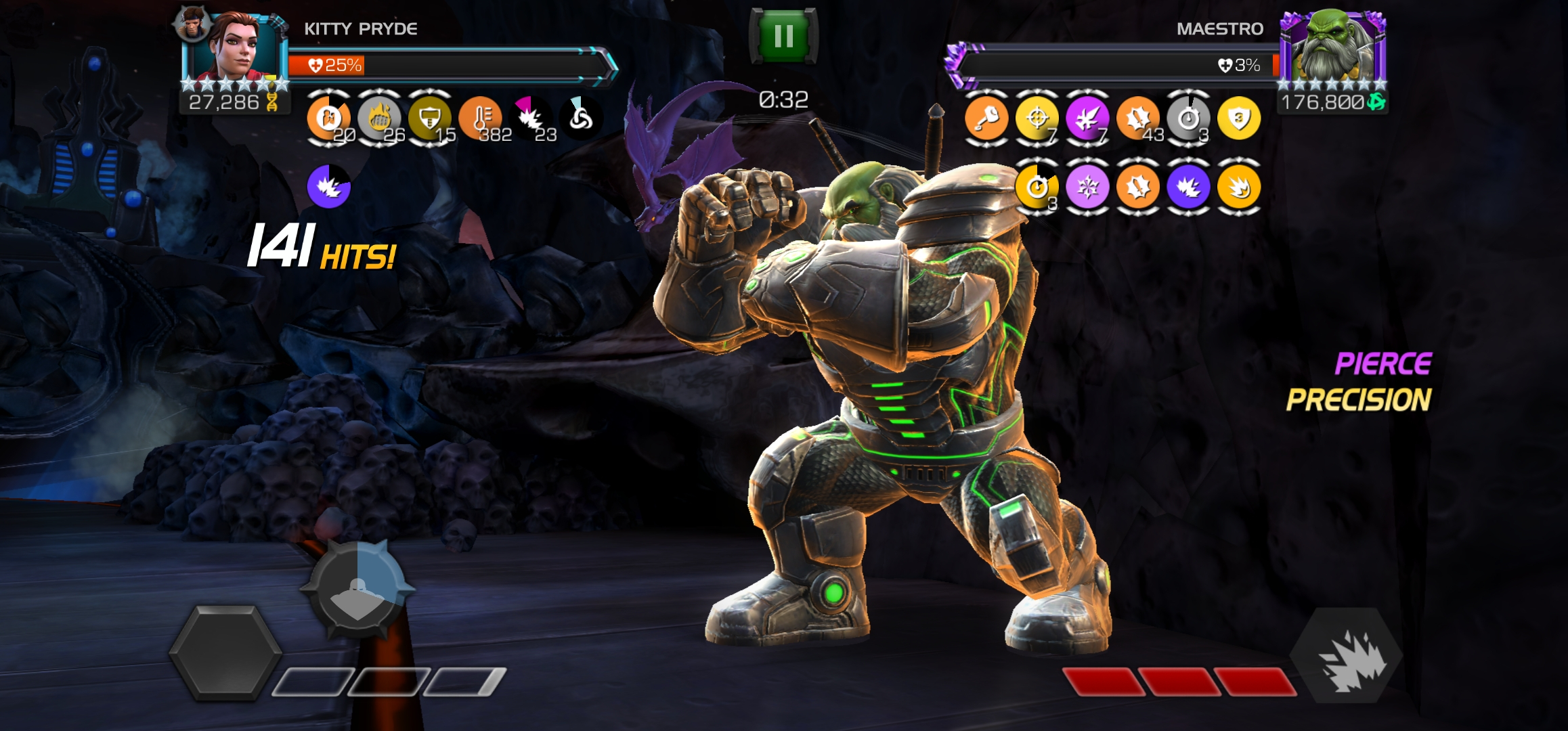This screenshot has height=731, width=1568.
Task: Pause the fight with the green button
Action: (783, 37)
